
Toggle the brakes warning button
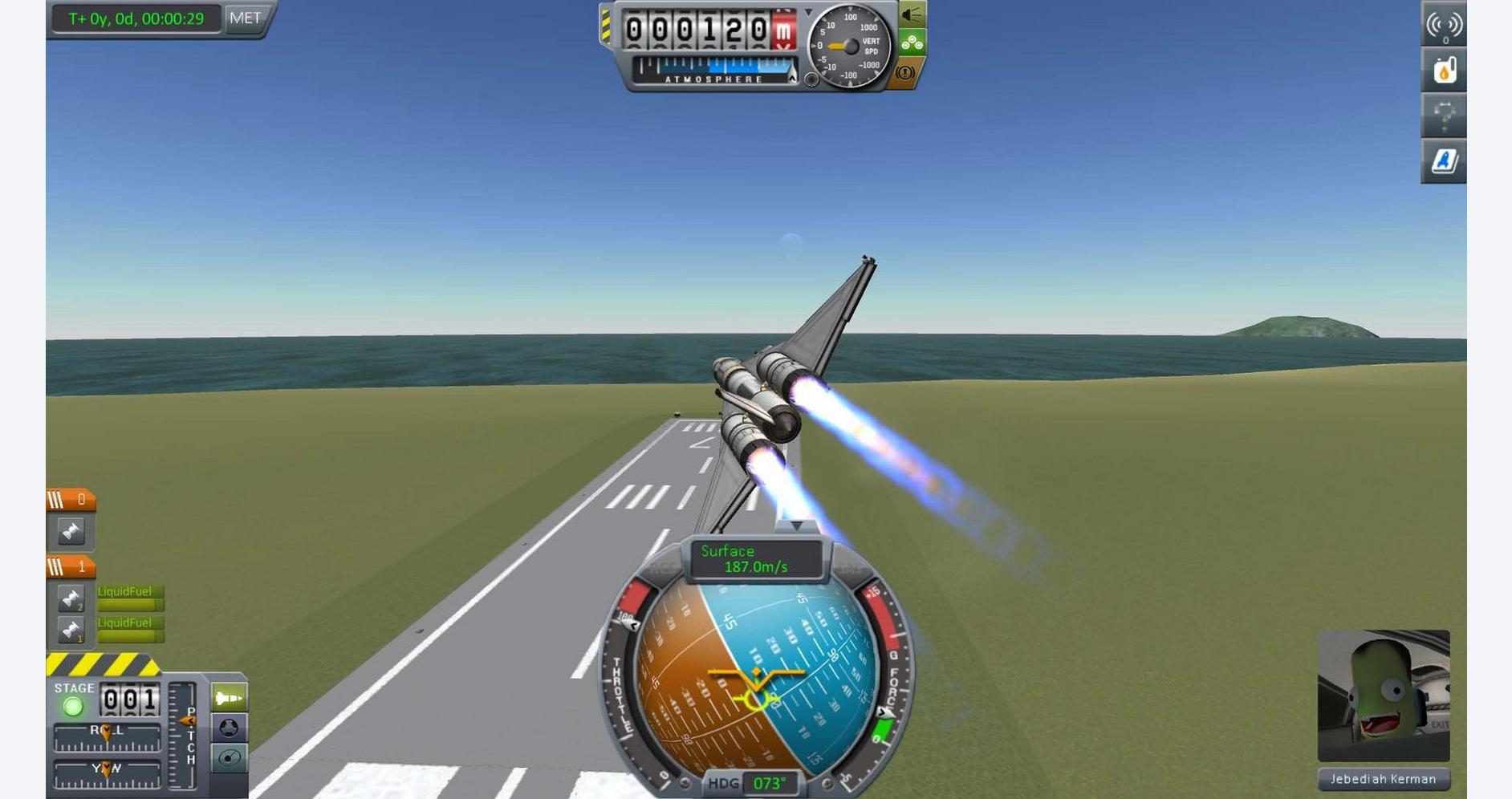(x=905, y=73)
